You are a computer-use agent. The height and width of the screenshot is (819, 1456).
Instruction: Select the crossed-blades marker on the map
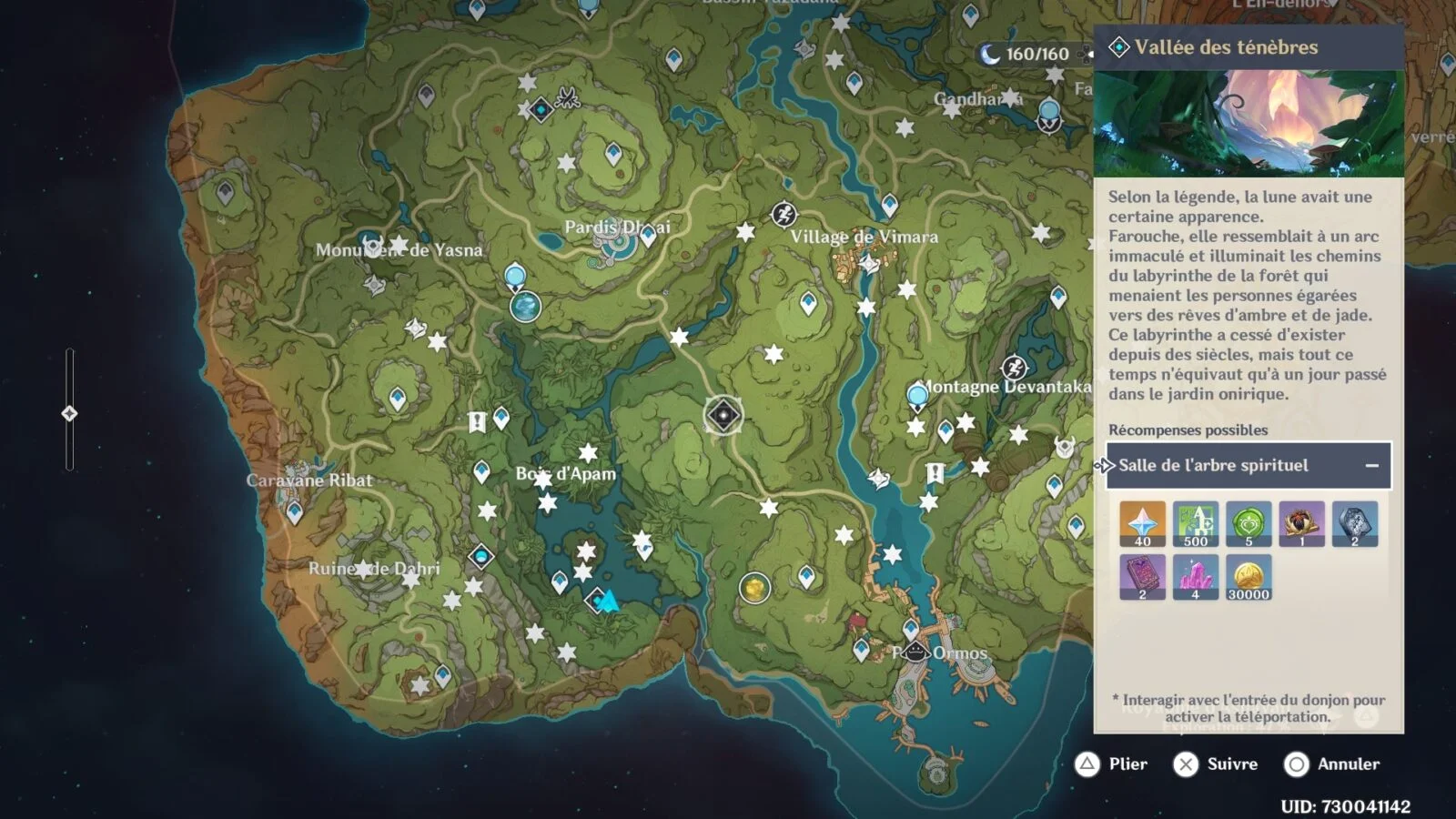[568, 96]
